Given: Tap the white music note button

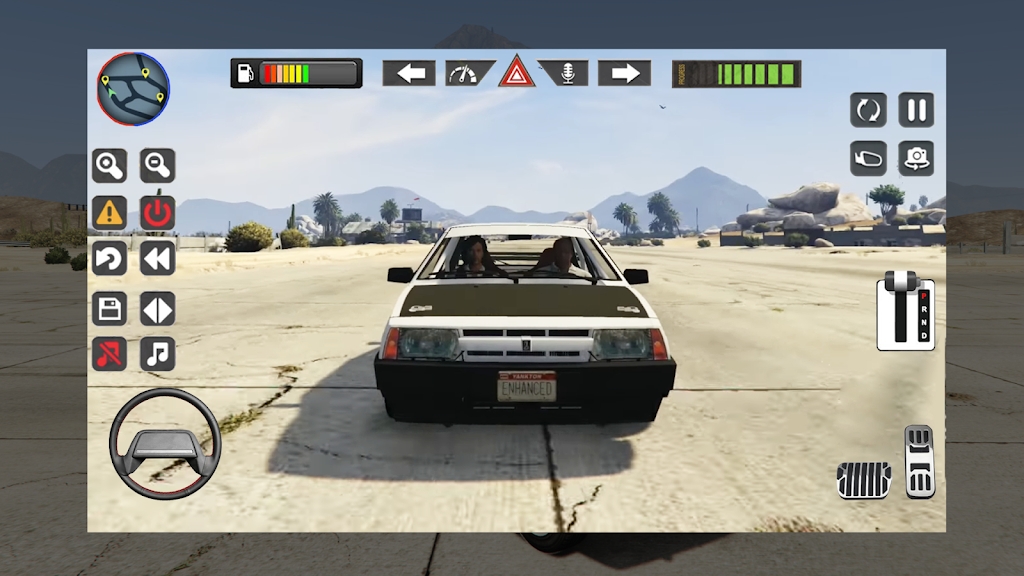Looking at the screenshot, I should click(x=157, y=354).
